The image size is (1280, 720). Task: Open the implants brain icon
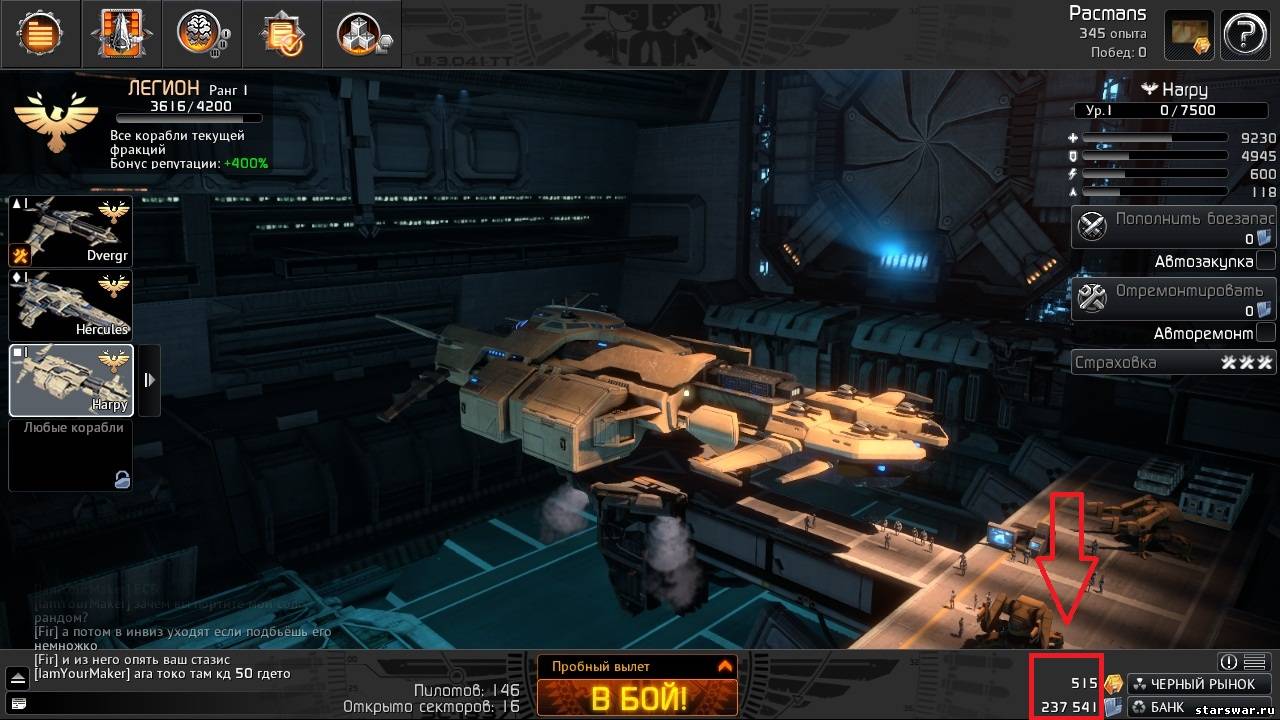[200, 33]
